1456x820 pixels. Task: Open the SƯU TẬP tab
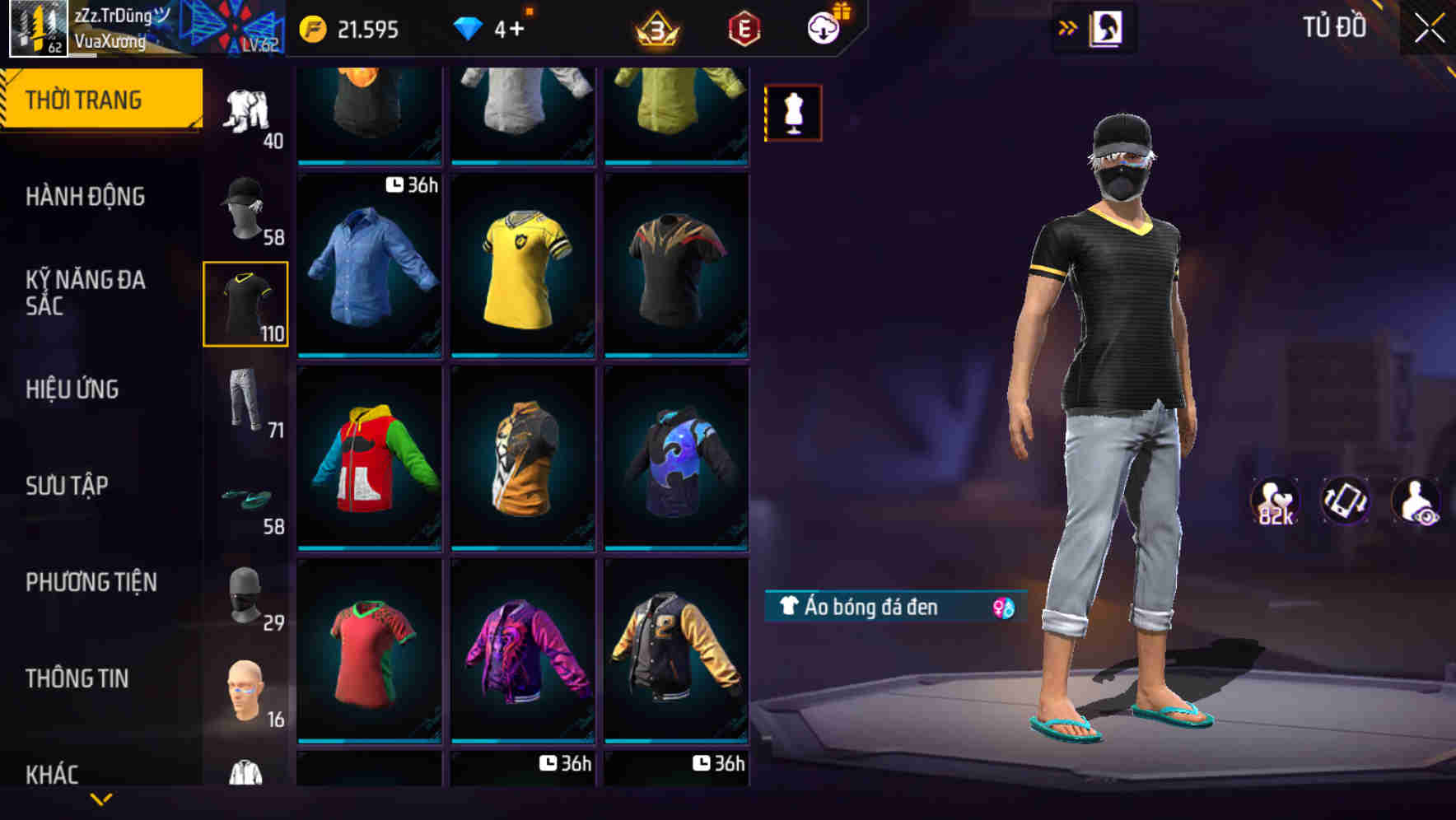(69, 487)
